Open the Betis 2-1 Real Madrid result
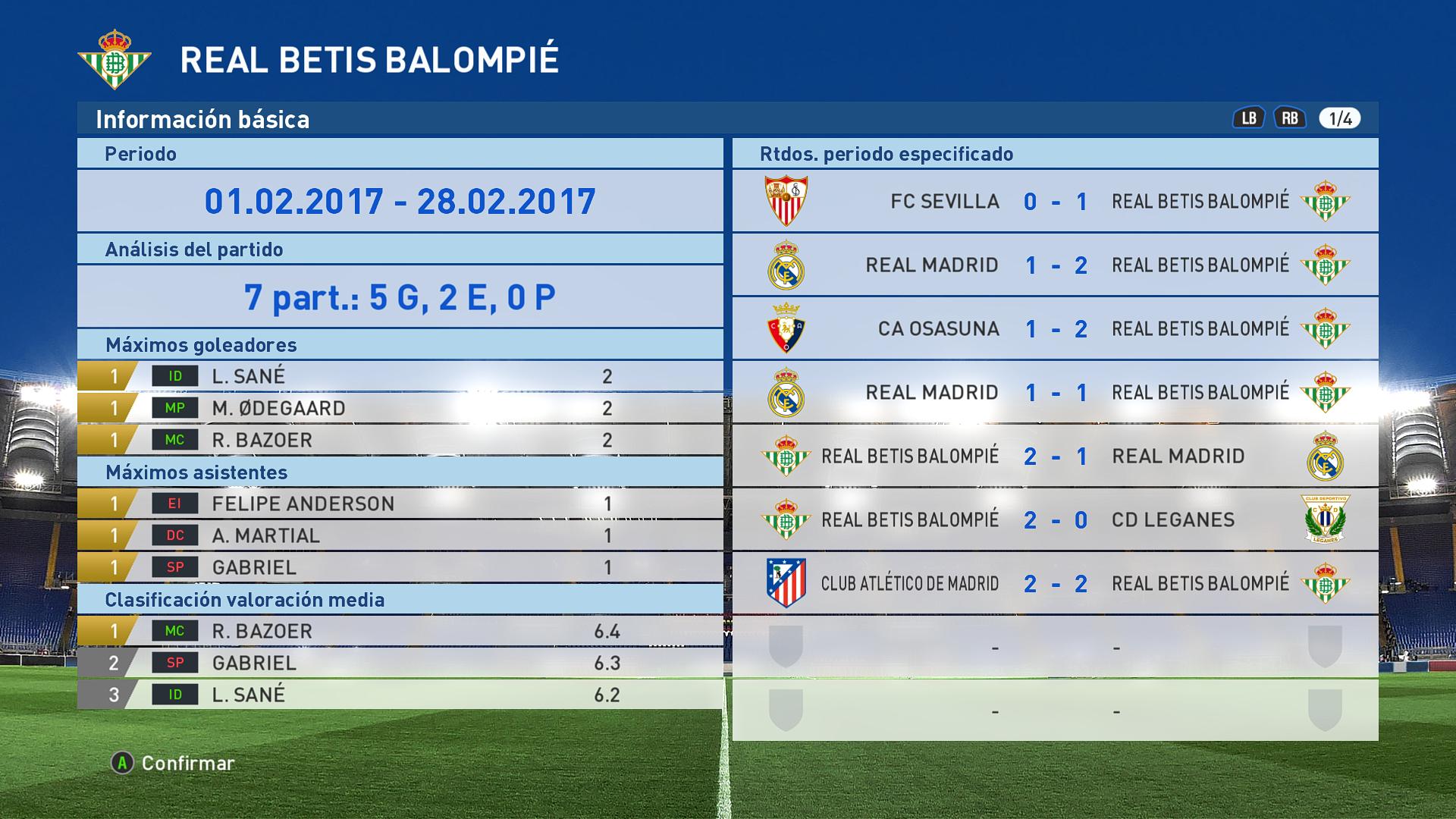 [x=1055, y=456]
